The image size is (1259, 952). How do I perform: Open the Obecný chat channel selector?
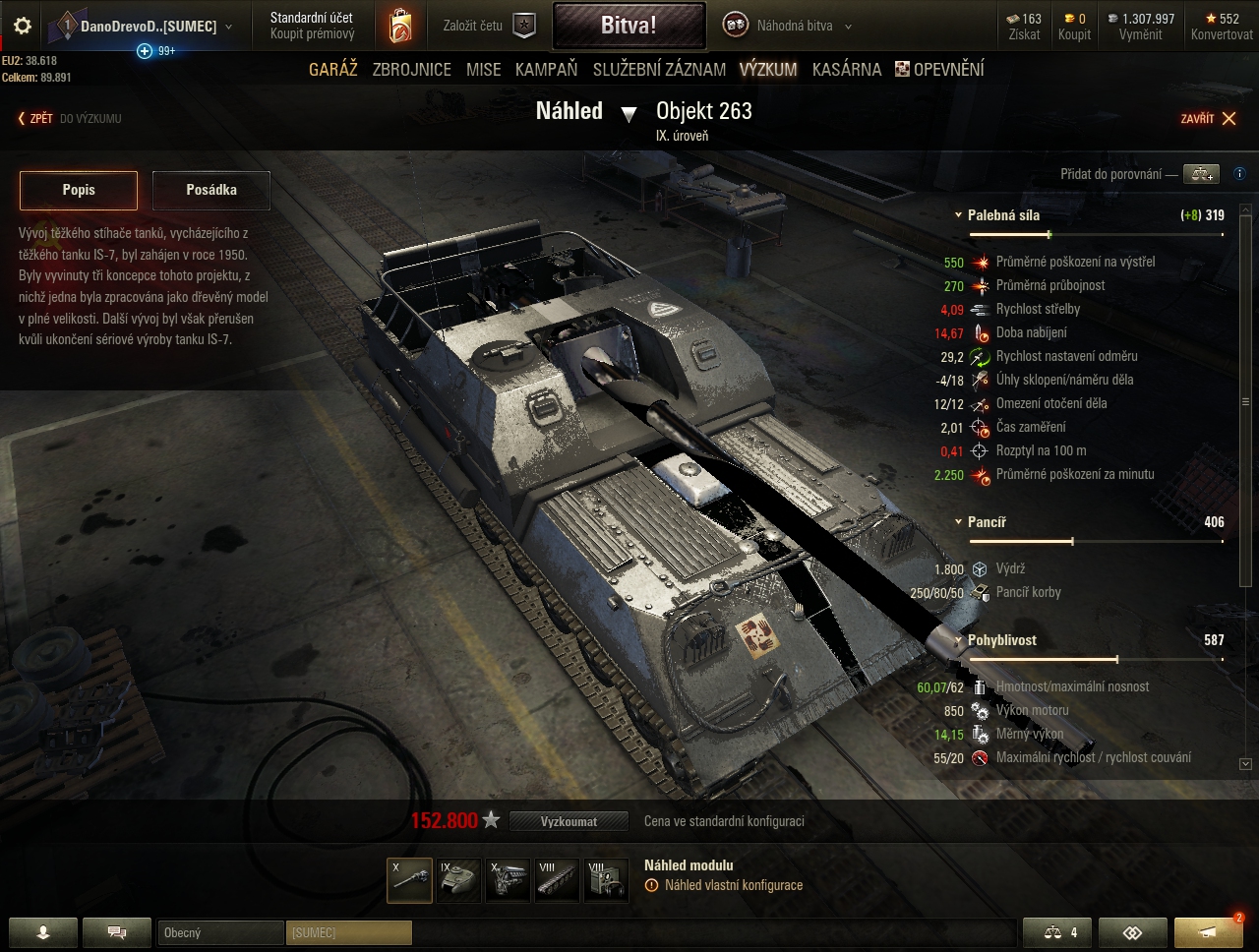coord(220,932)
